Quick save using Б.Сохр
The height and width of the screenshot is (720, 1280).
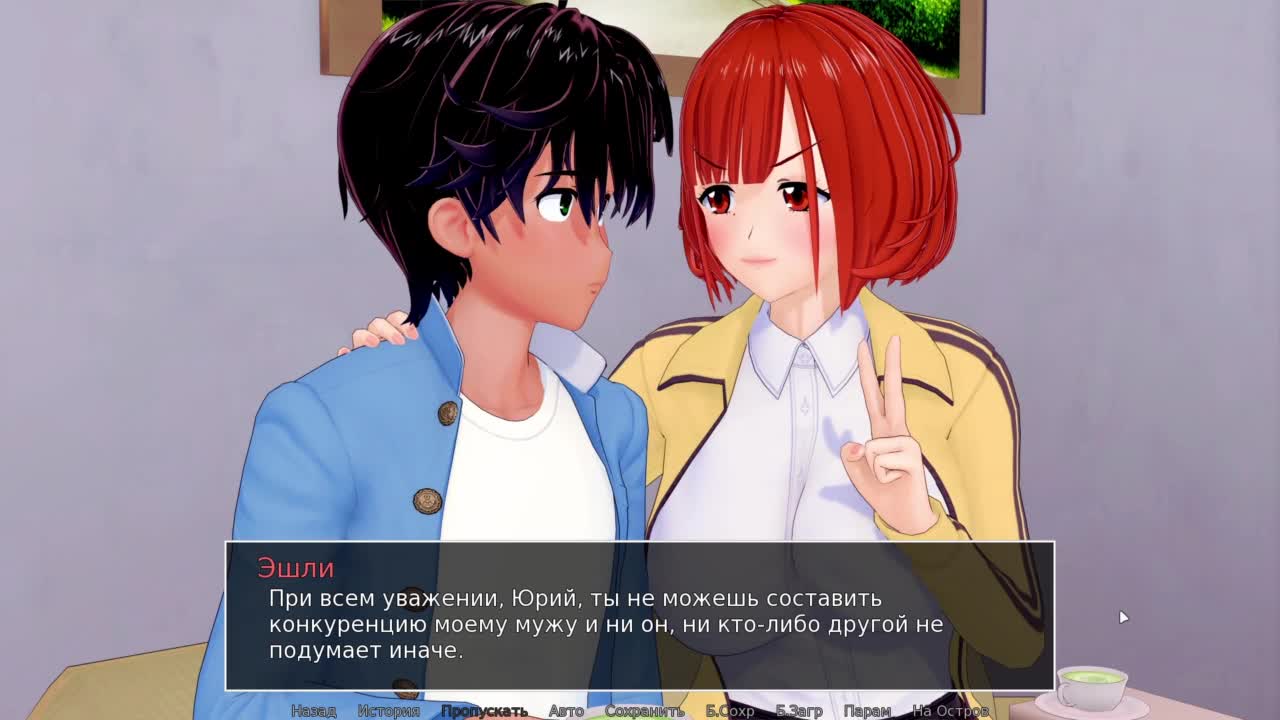click(730, 711)
